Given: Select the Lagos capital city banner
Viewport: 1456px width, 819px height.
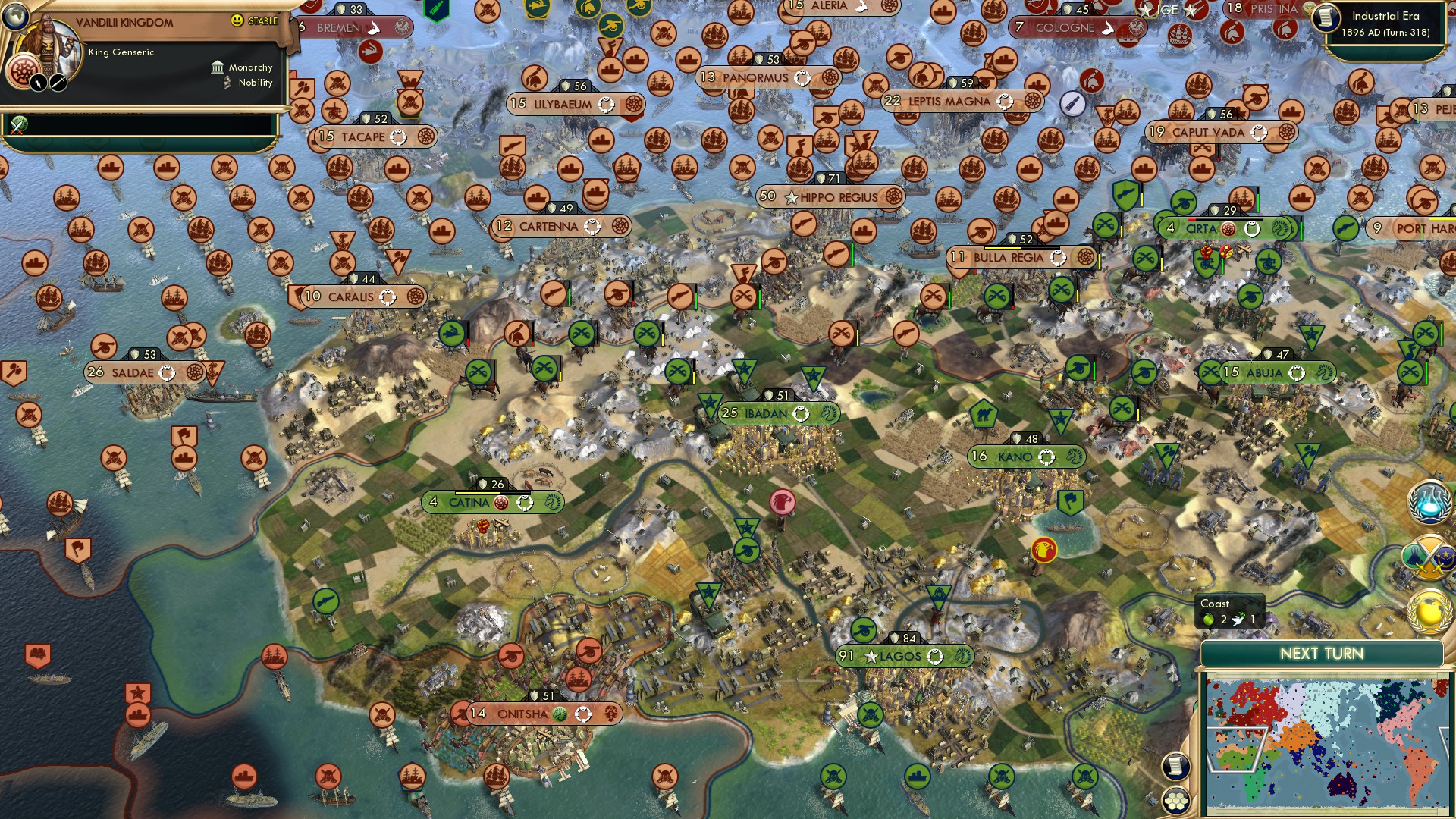Looking at the screenshot, I should 904,656.
